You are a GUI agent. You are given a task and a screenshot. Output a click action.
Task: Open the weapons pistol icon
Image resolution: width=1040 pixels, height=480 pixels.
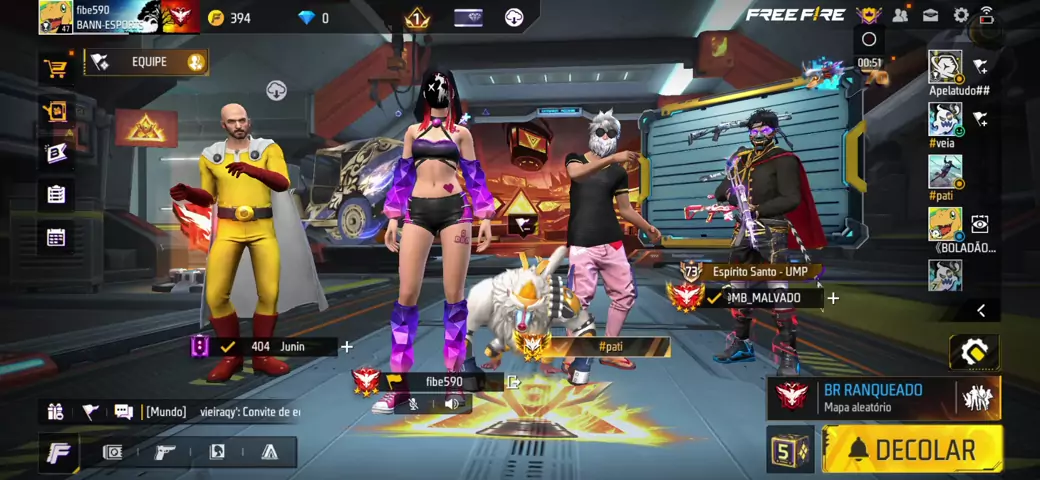[x=165, y=452]
